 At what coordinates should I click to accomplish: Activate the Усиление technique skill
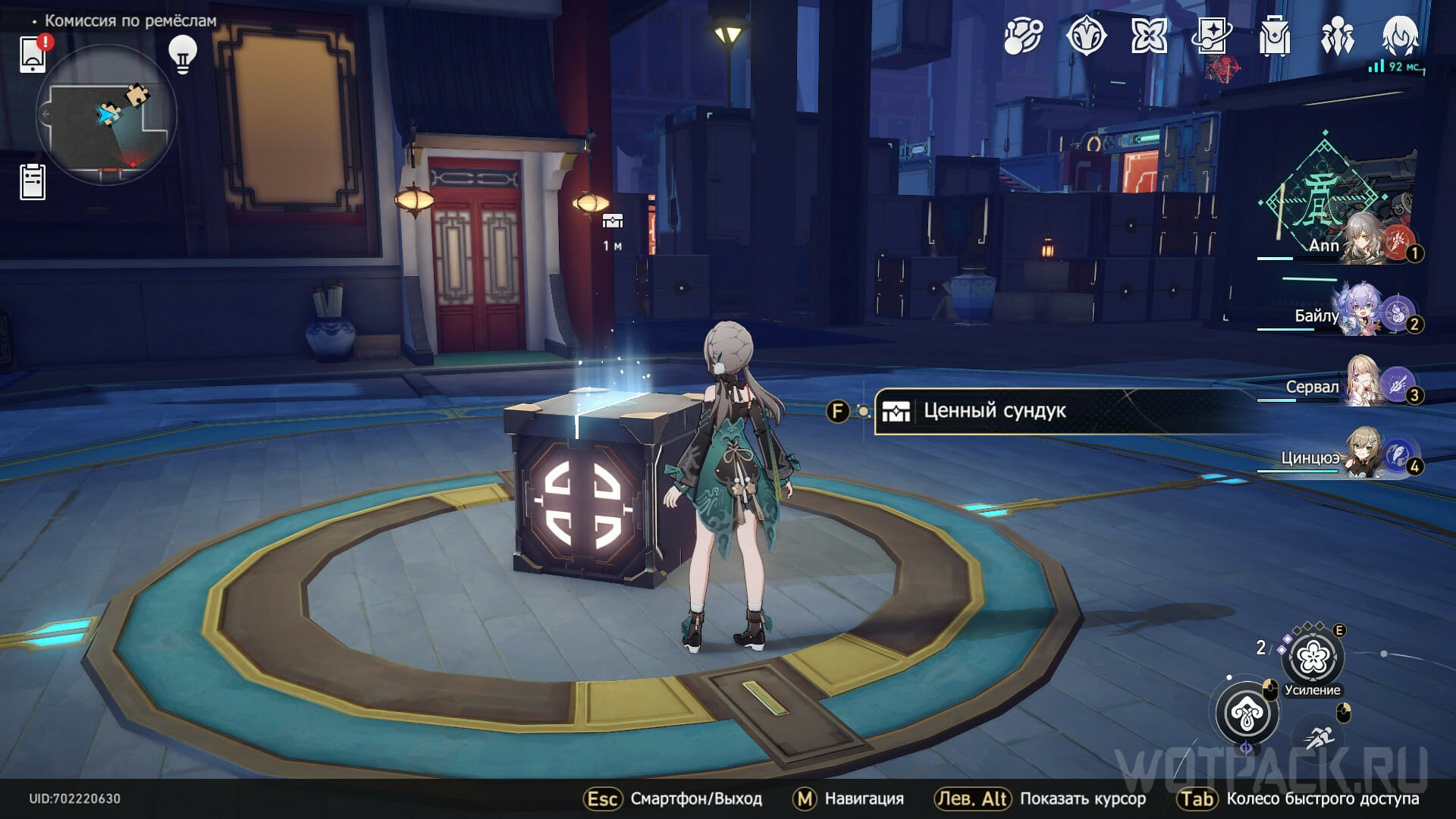[1313, 658]
